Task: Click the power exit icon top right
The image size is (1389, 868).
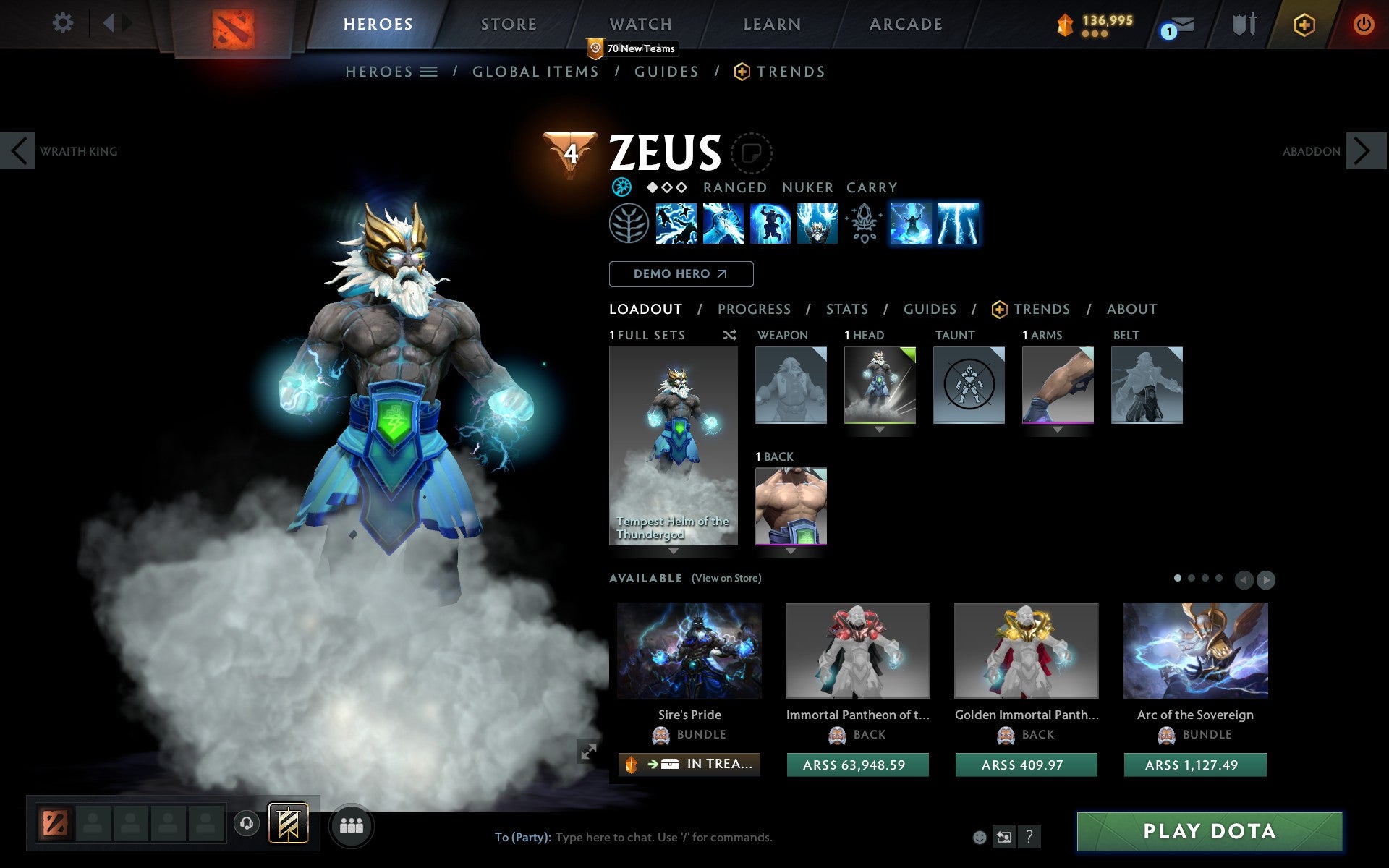Action: coord(1364,24)
